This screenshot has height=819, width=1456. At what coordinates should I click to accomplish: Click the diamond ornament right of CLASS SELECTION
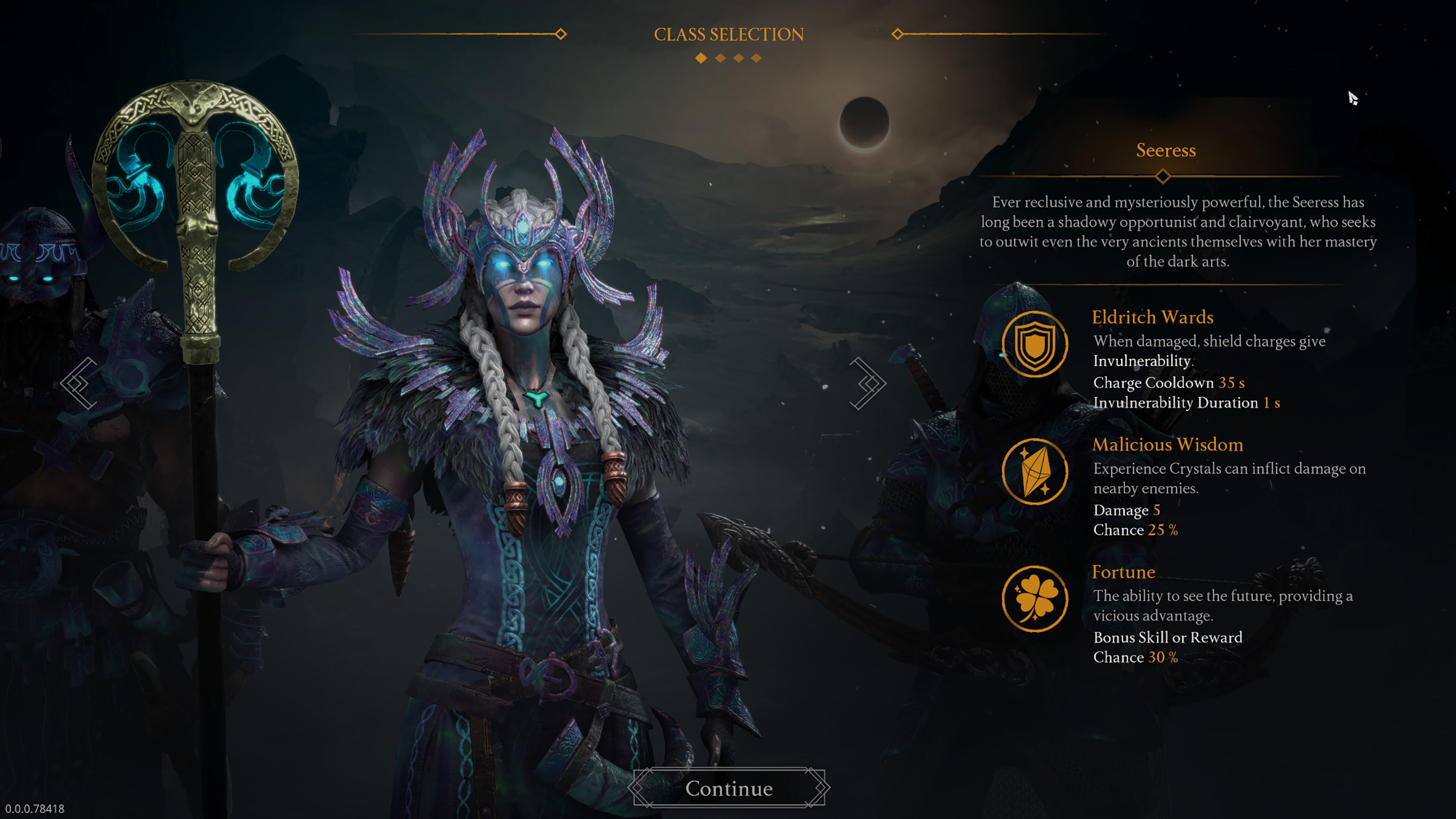point(896,35)
